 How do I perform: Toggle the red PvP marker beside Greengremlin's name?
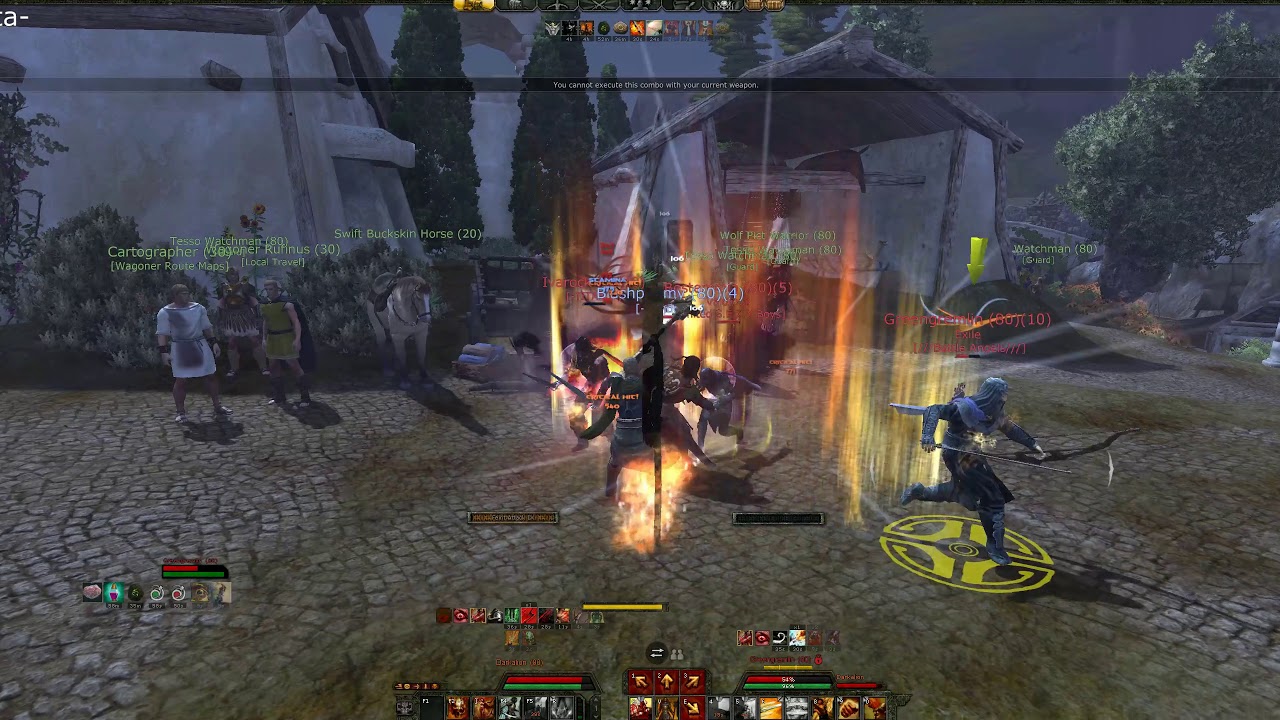pyautogui.click(x=818, y=659)
